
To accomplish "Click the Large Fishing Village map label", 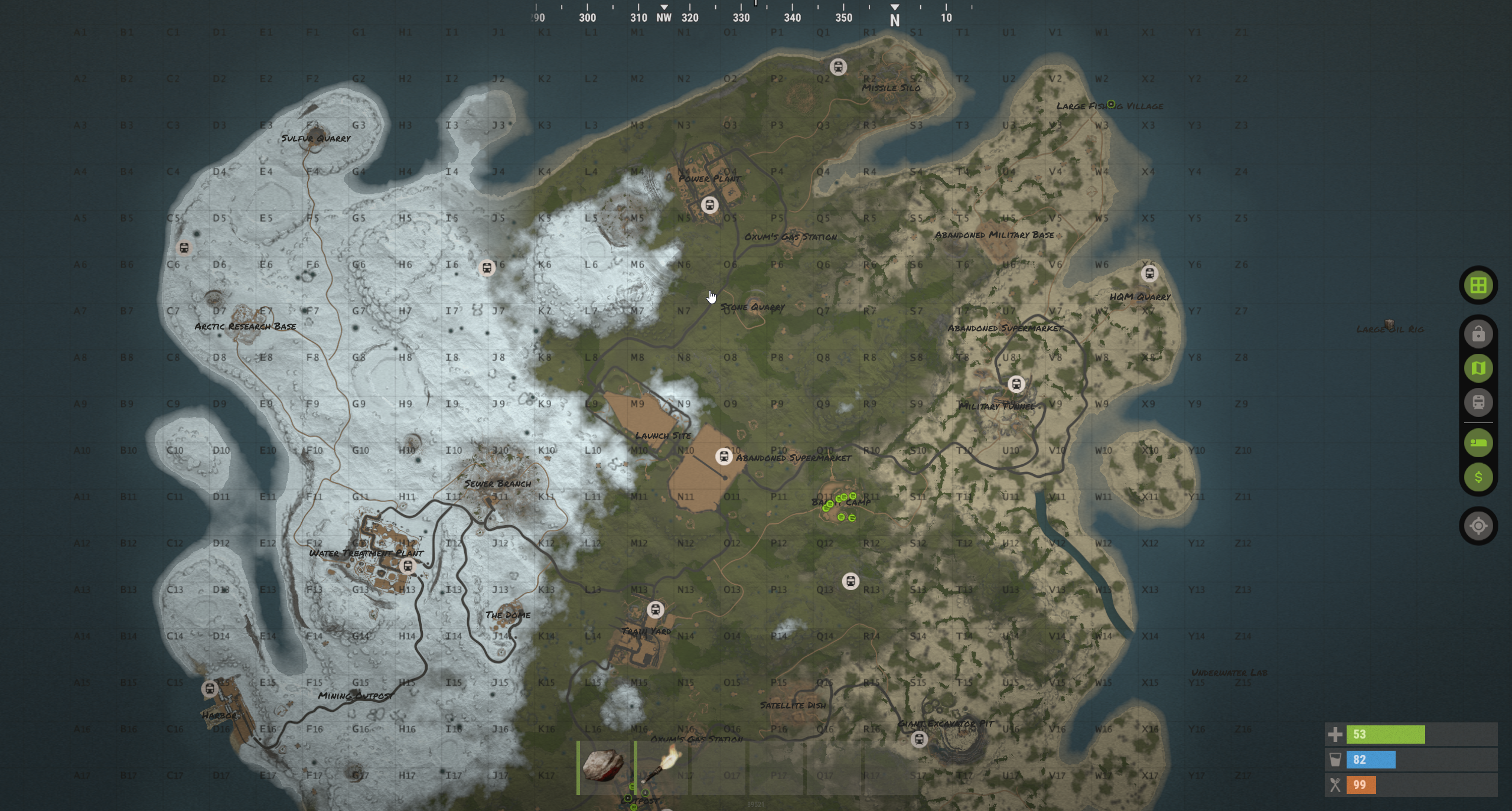I will [x=1110, y=106].
